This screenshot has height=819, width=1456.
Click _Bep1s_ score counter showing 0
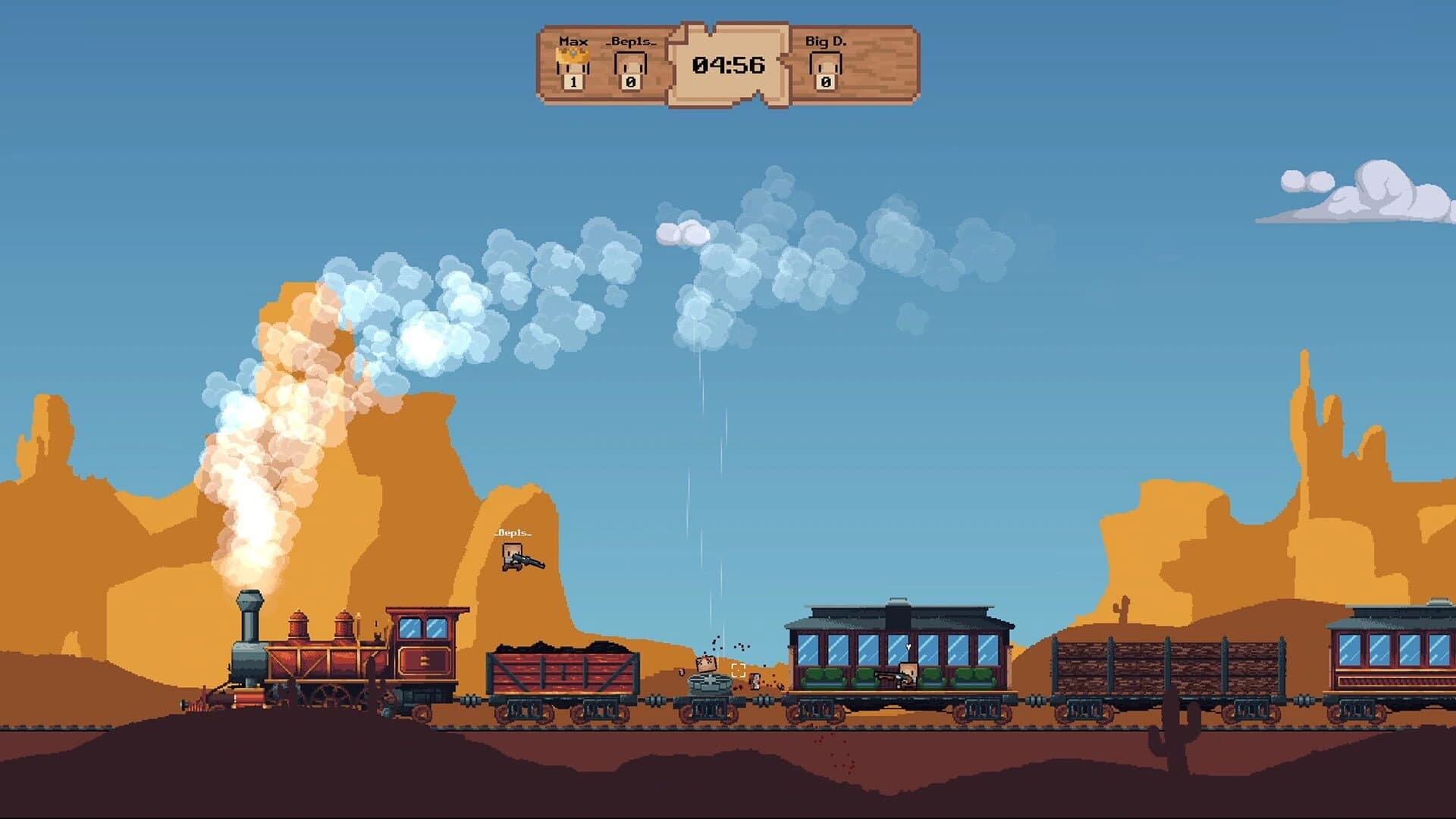630,82
